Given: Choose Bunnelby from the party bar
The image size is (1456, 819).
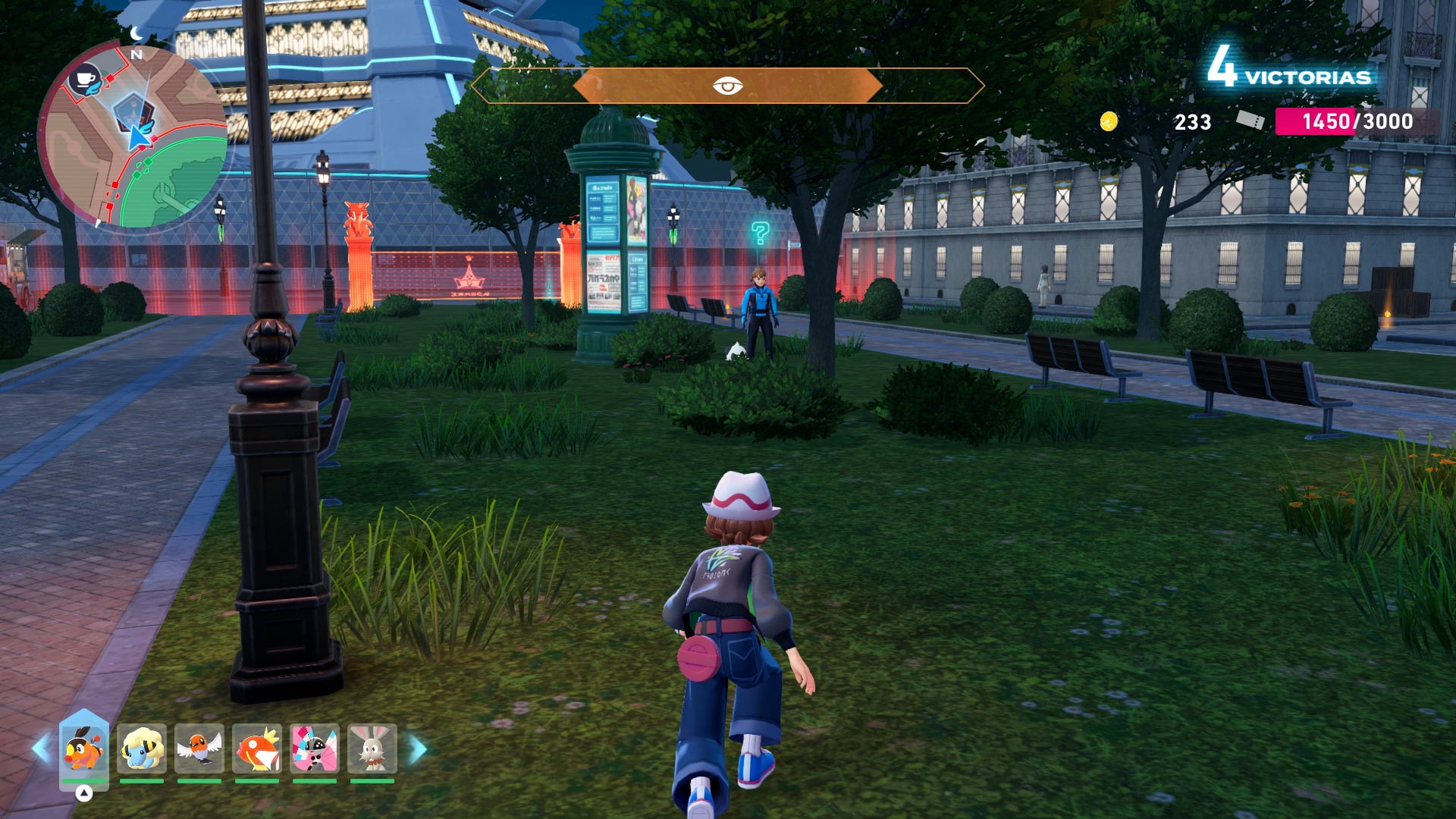Looking at the screenshot, I should pos(372,748).
